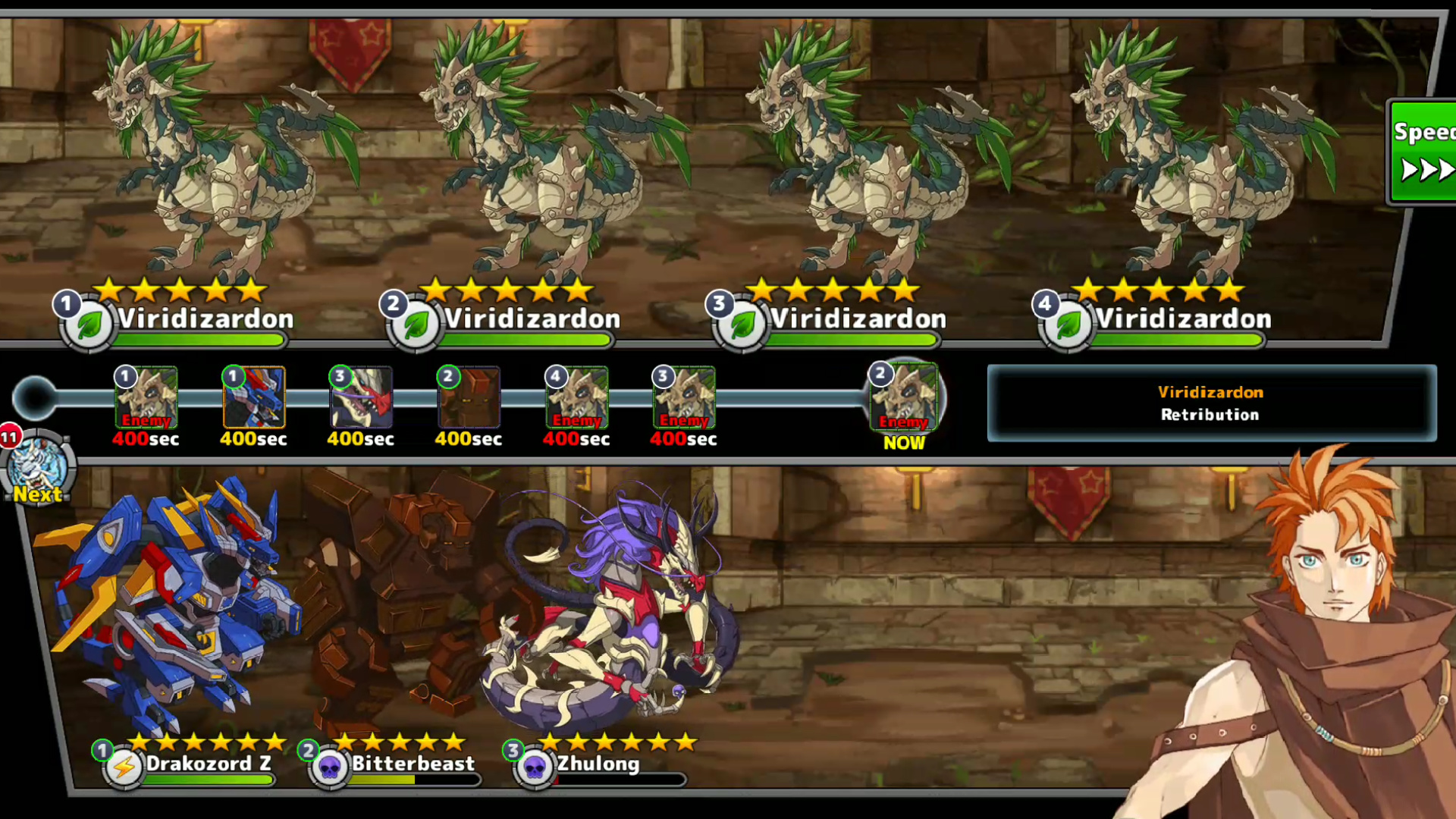The width and height of the screenshot is (1456, 819).
Task: Pick enemy Viridizardon number 4 nameplate
Action: (1183, 319)
